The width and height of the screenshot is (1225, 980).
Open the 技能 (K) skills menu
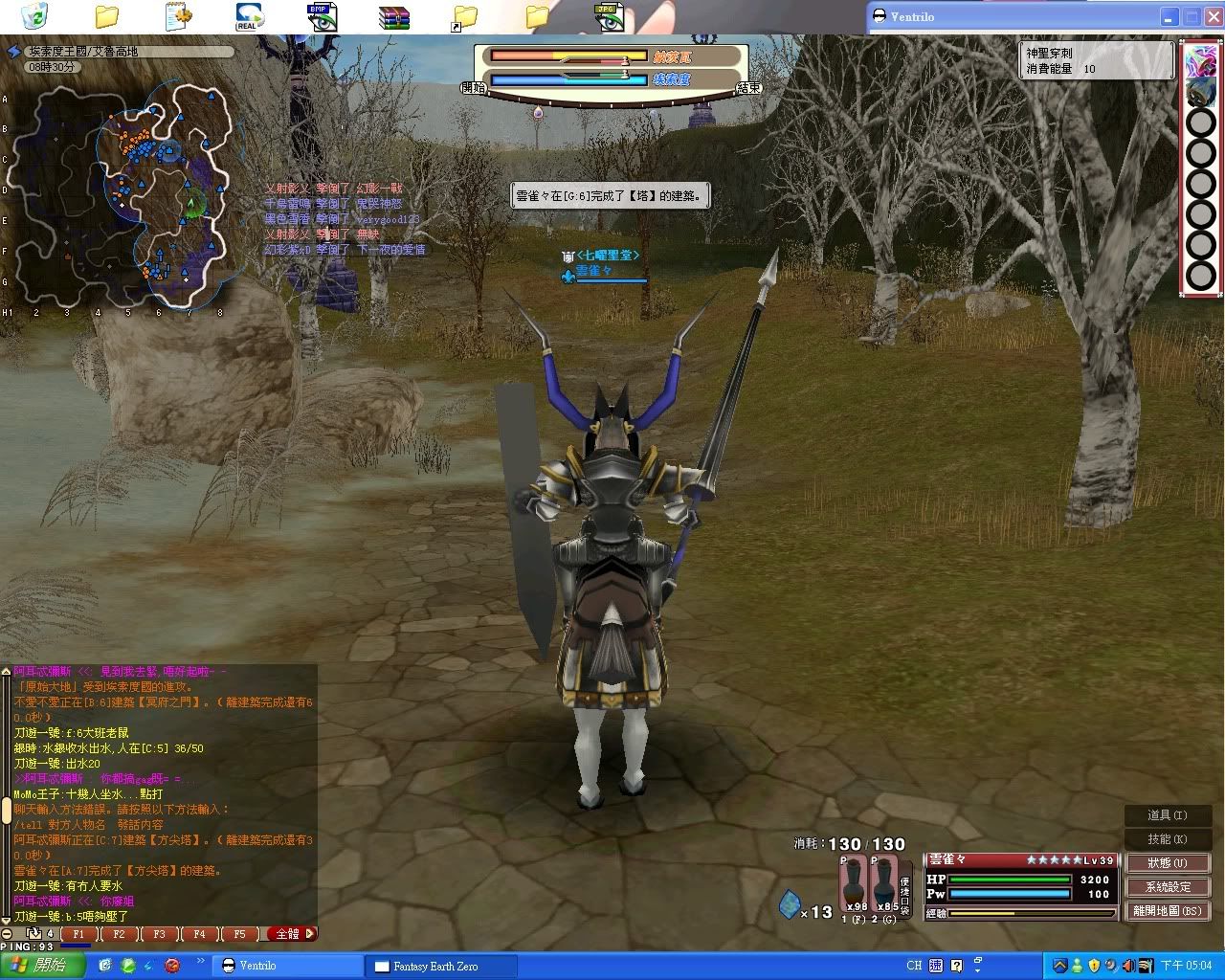click(x=1168, y=839)
